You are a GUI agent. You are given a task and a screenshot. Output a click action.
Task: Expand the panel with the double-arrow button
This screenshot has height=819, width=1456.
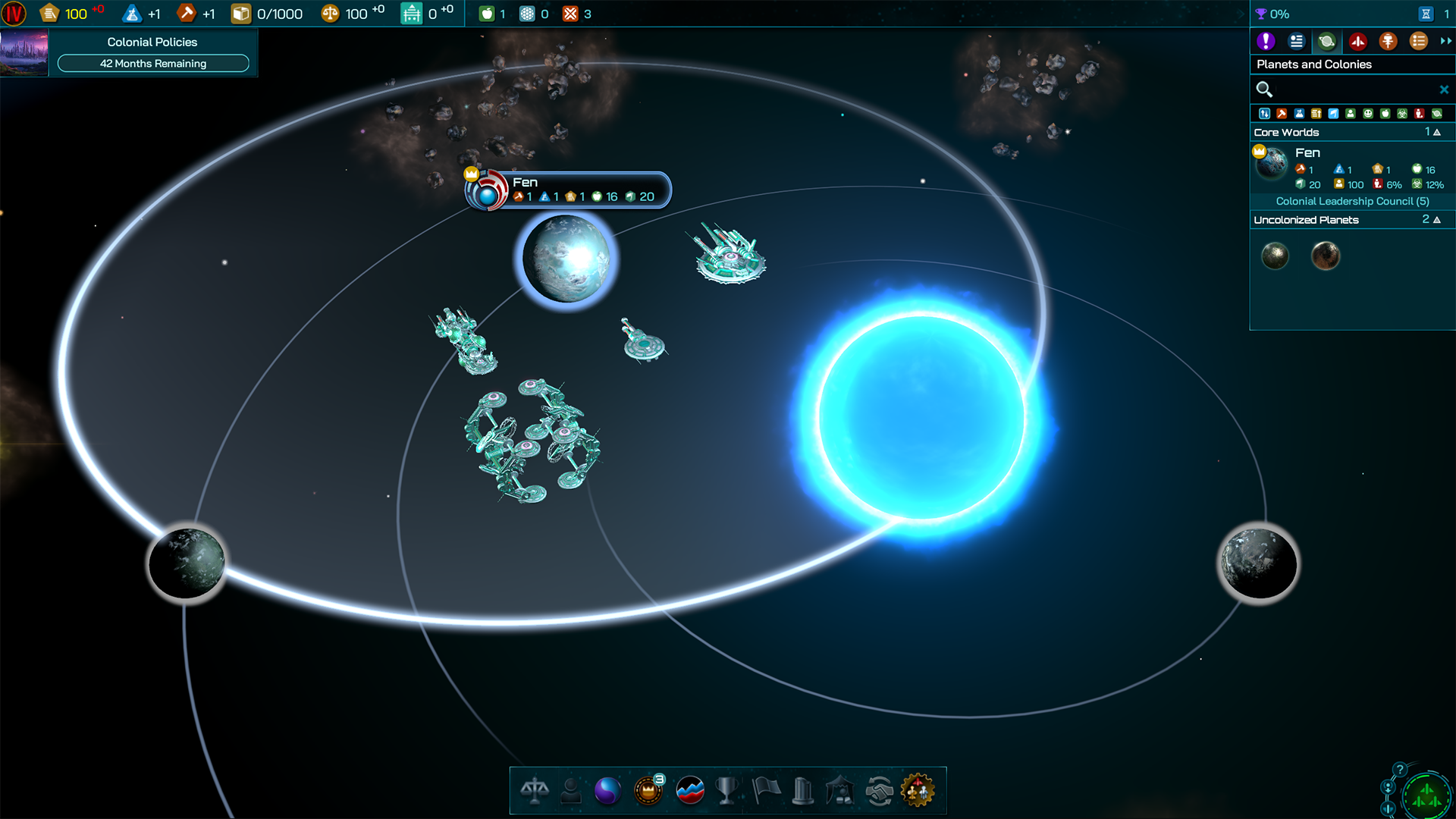tap(1445, 42)
